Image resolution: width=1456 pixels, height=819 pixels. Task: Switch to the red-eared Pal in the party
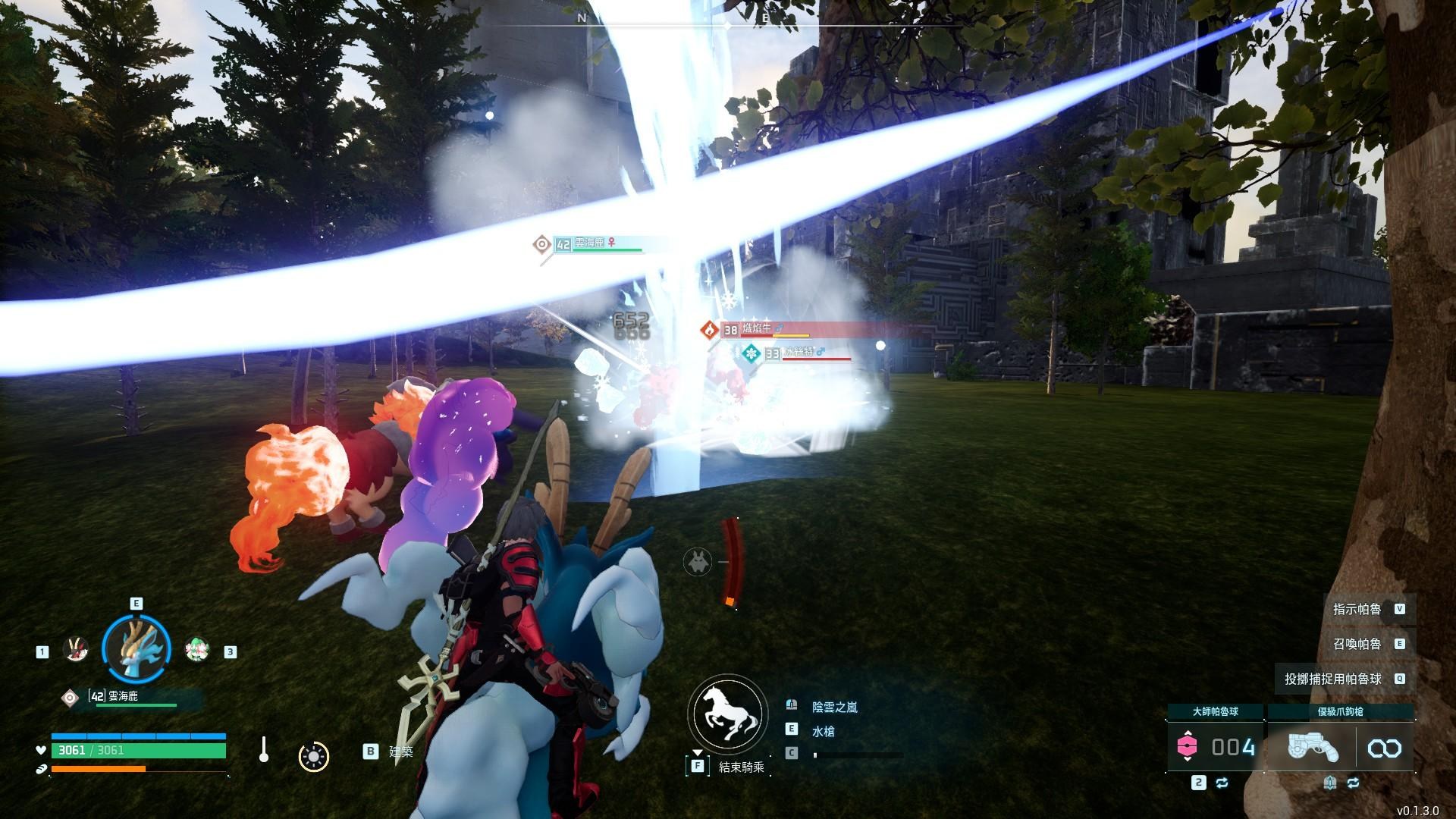pos(75,650)
